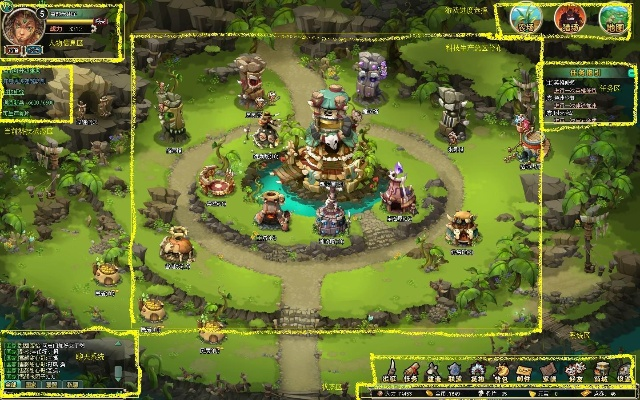Open the 设置 settings menu
The image size is (640, 400).
[624, 371]
